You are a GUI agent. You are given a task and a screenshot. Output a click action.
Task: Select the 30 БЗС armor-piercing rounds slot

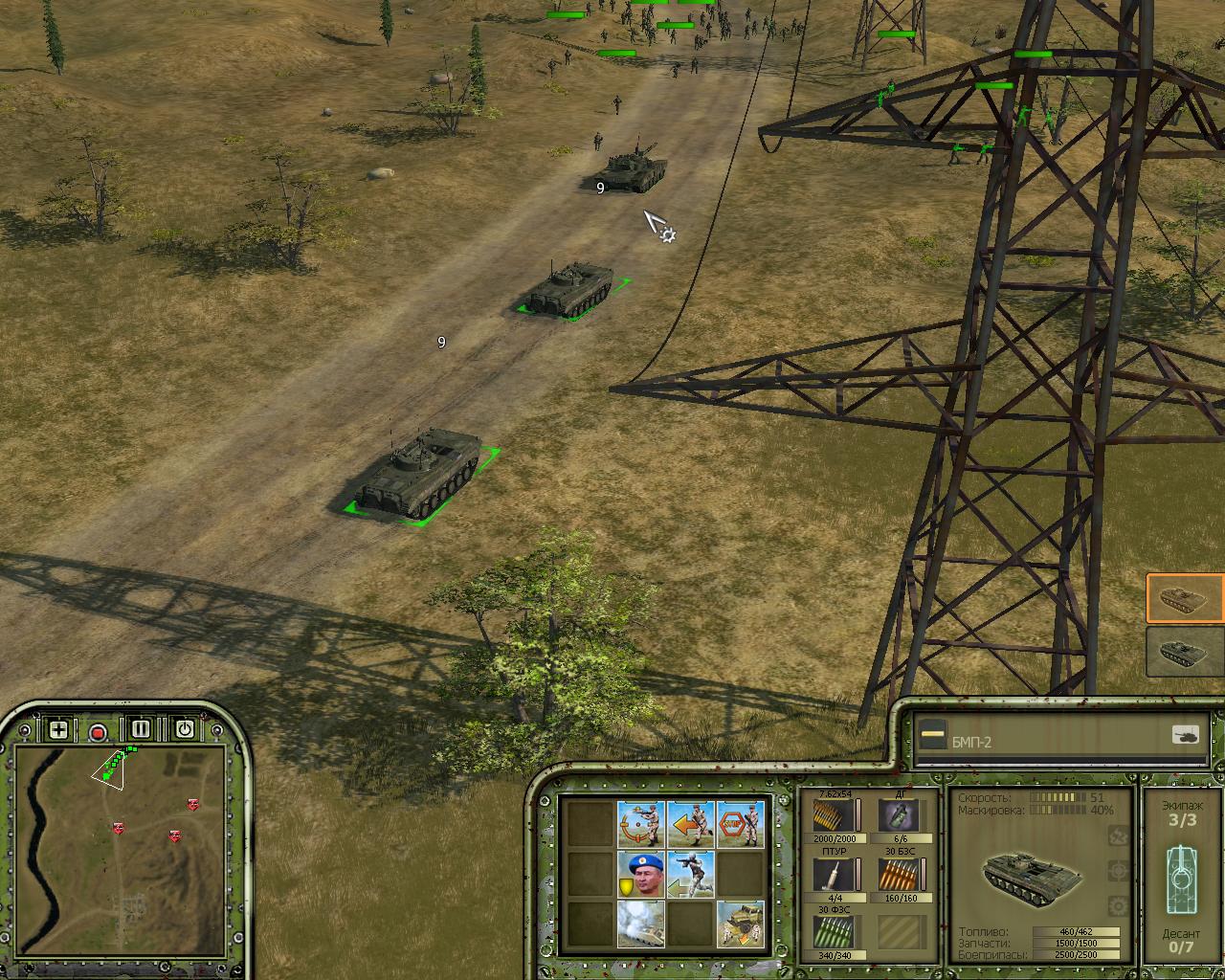[x=900, y=875]
